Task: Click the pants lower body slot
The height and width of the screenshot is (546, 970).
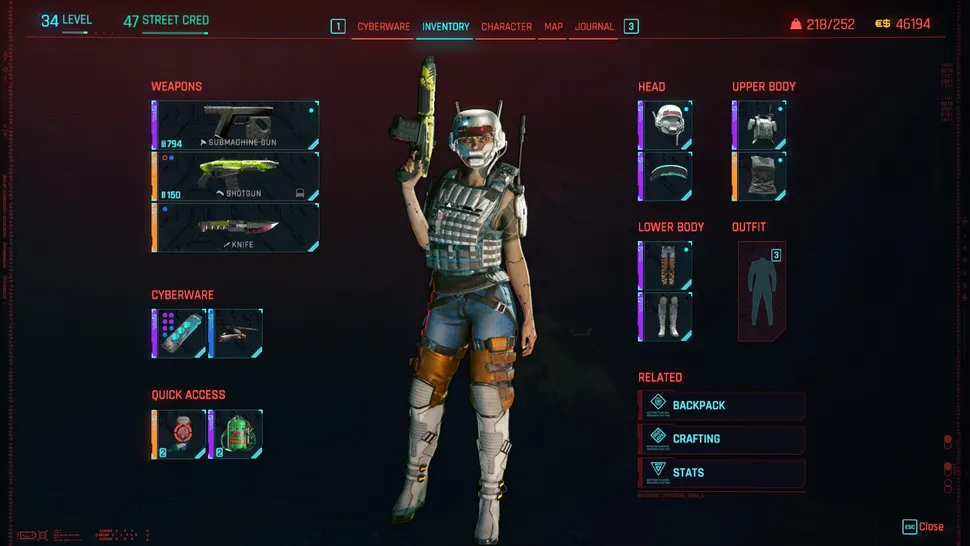Action: (x=665, y=265)
